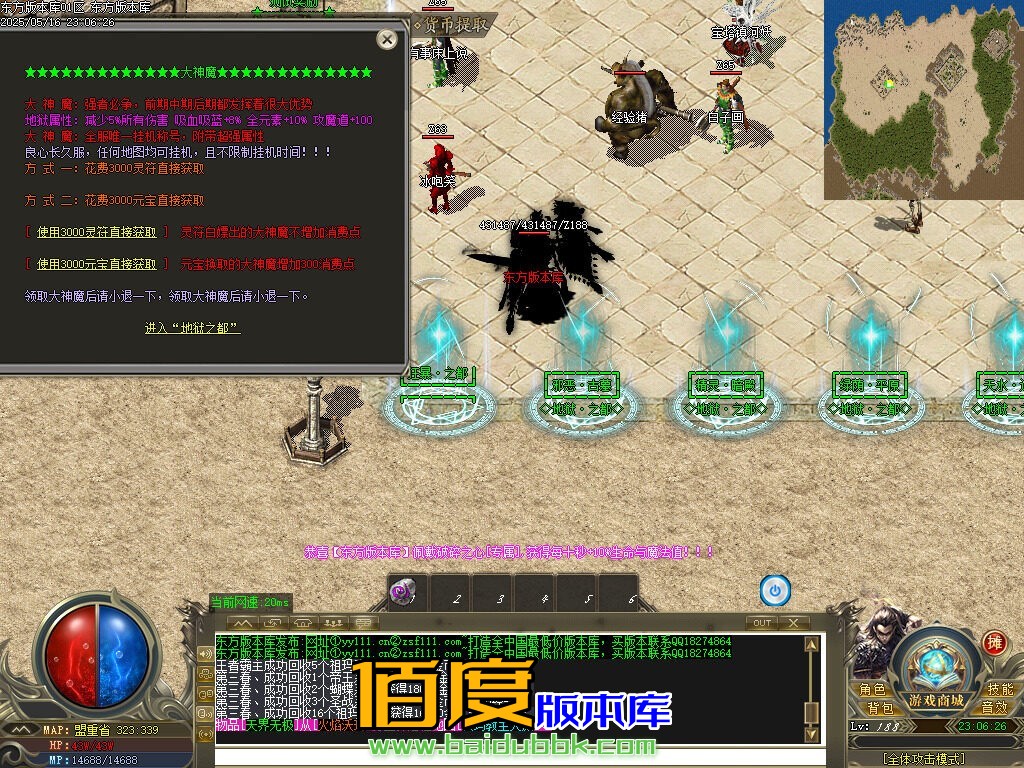
Task: Click the red 摊 stall button
Action: pyautogui.click(x=994, y=642)
